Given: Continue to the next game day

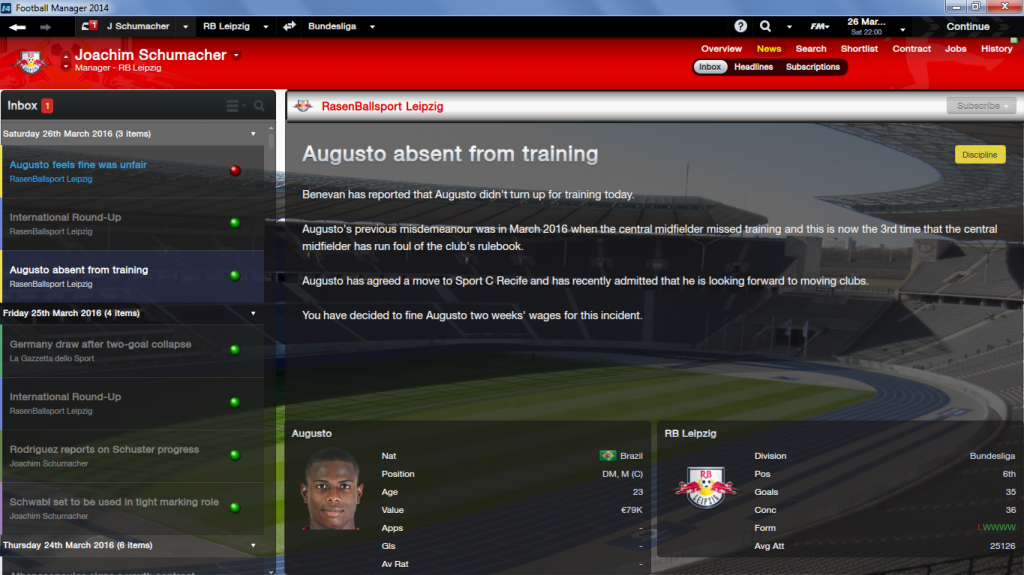Looking at the screenshot, I should click(967, 26).
